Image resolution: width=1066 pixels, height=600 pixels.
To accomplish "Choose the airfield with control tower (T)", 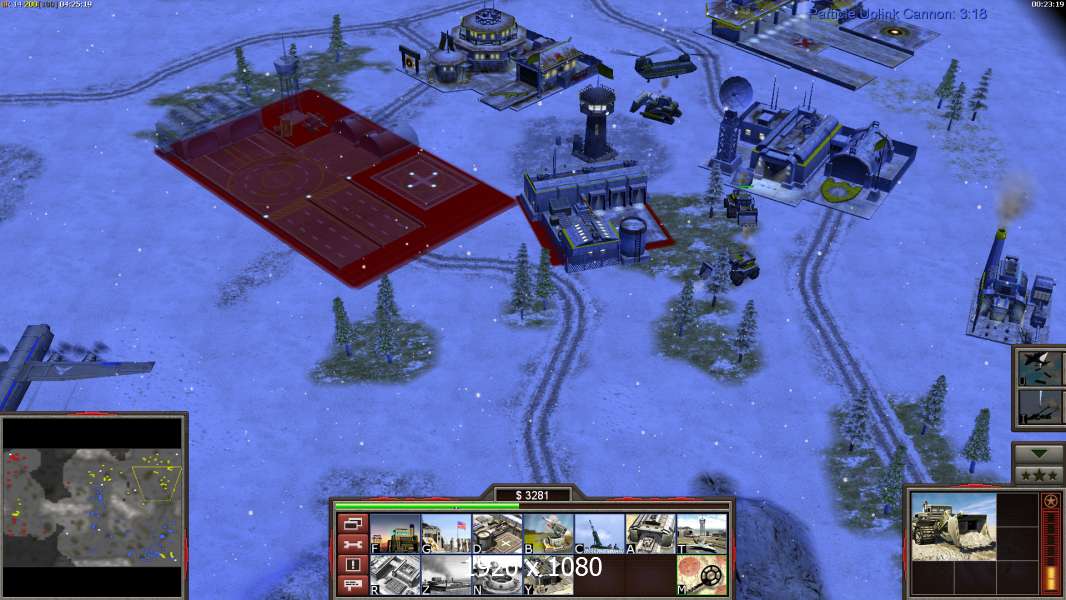I will [701, 534].
